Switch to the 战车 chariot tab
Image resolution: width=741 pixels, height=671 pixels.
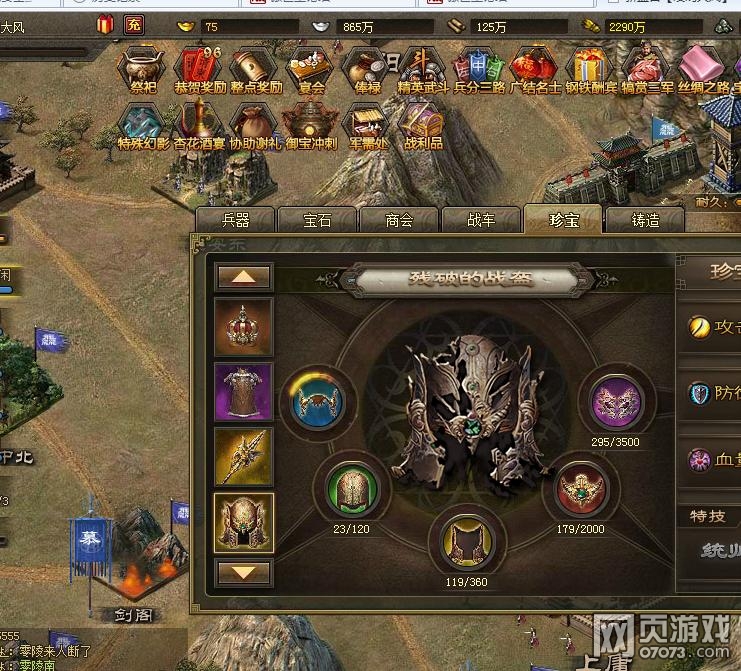point(481,220)
